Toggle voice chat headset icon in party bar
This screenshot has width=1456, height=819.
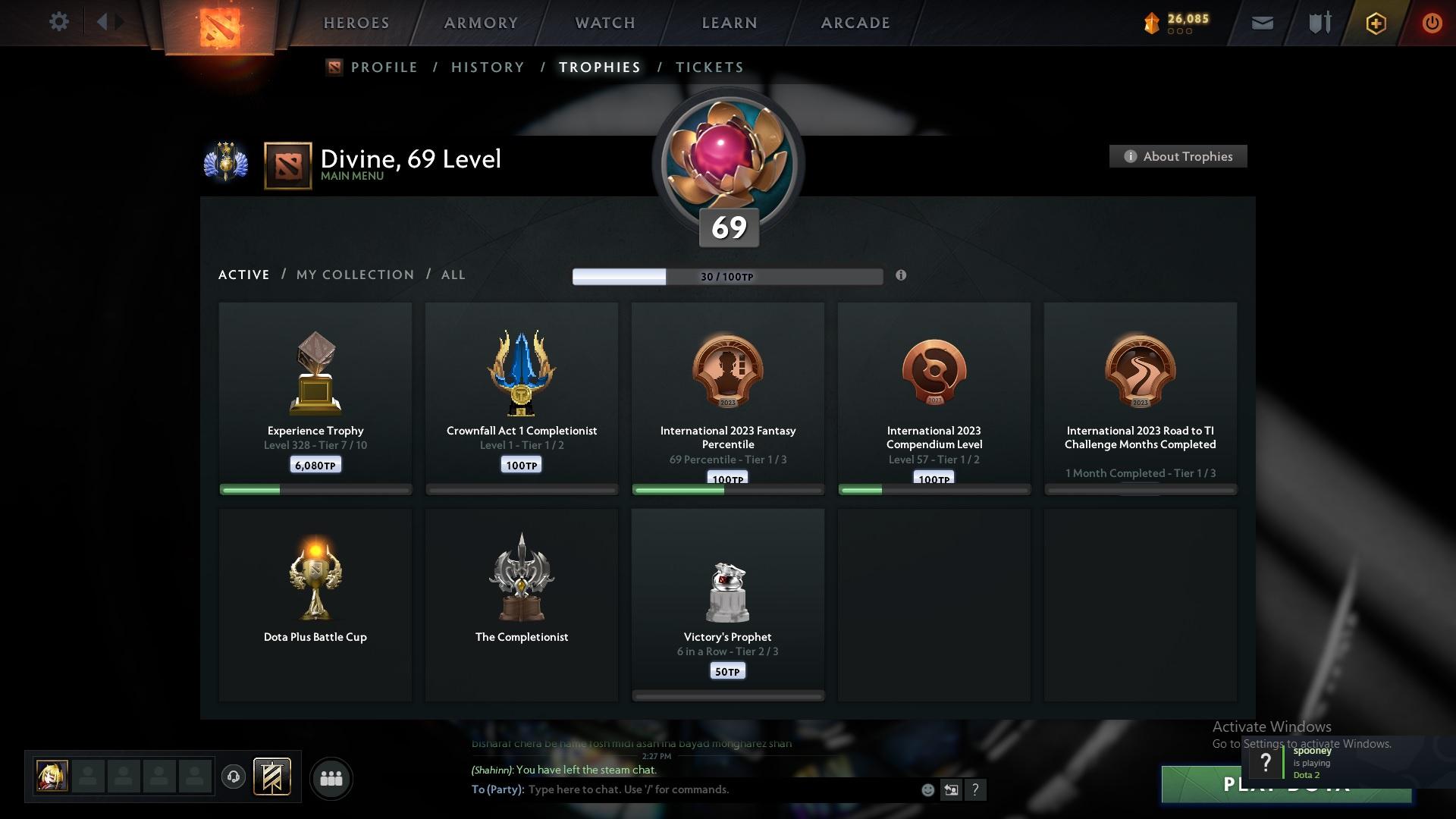[234, 777]
